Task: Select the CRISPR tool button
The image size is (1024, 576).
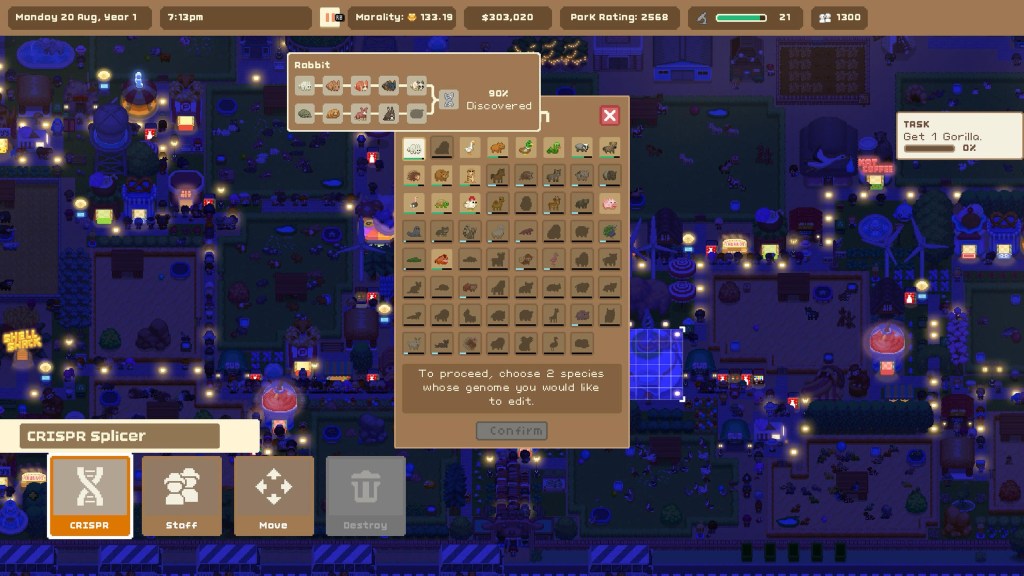Action: click(90, 496)
